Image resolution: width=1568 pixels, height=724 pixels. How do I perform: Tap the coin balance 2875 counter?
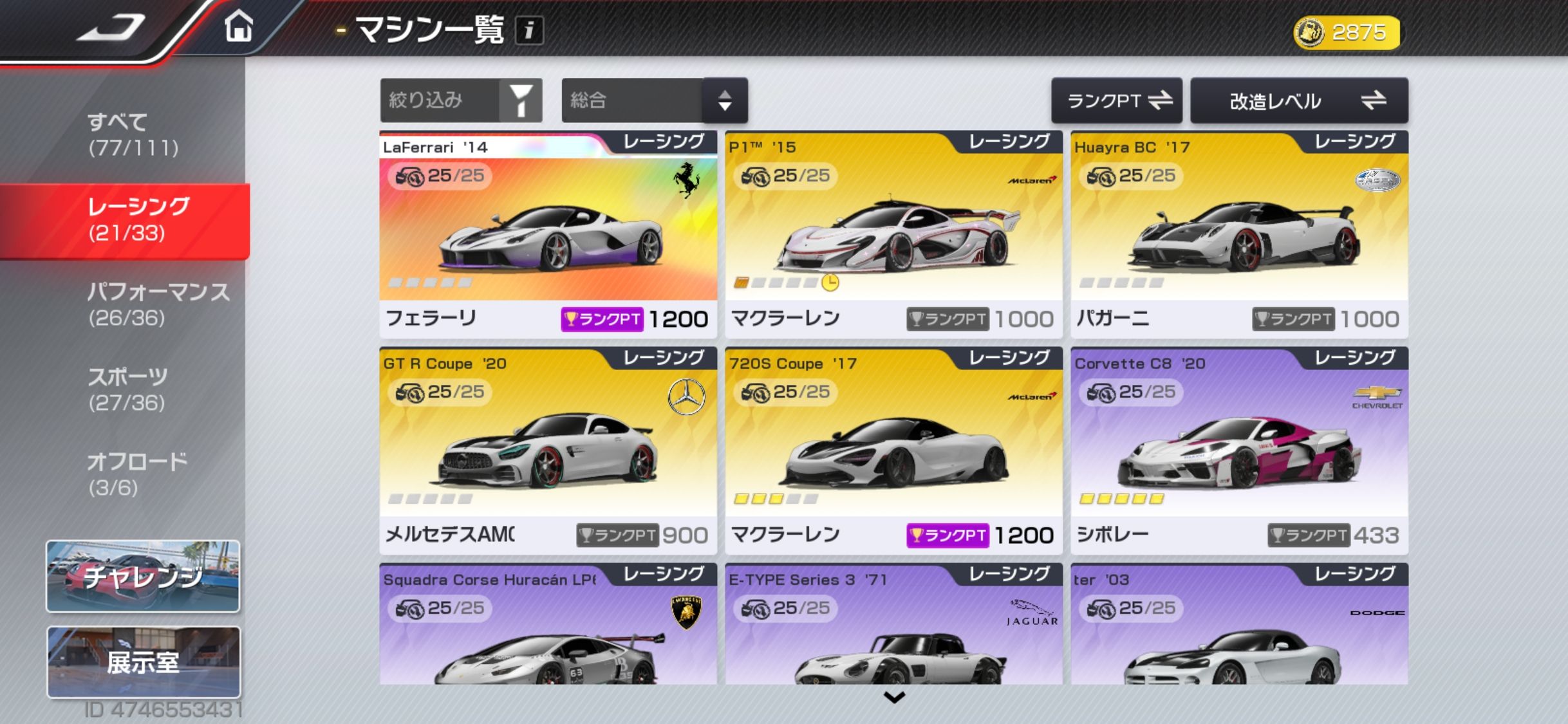1347,32
